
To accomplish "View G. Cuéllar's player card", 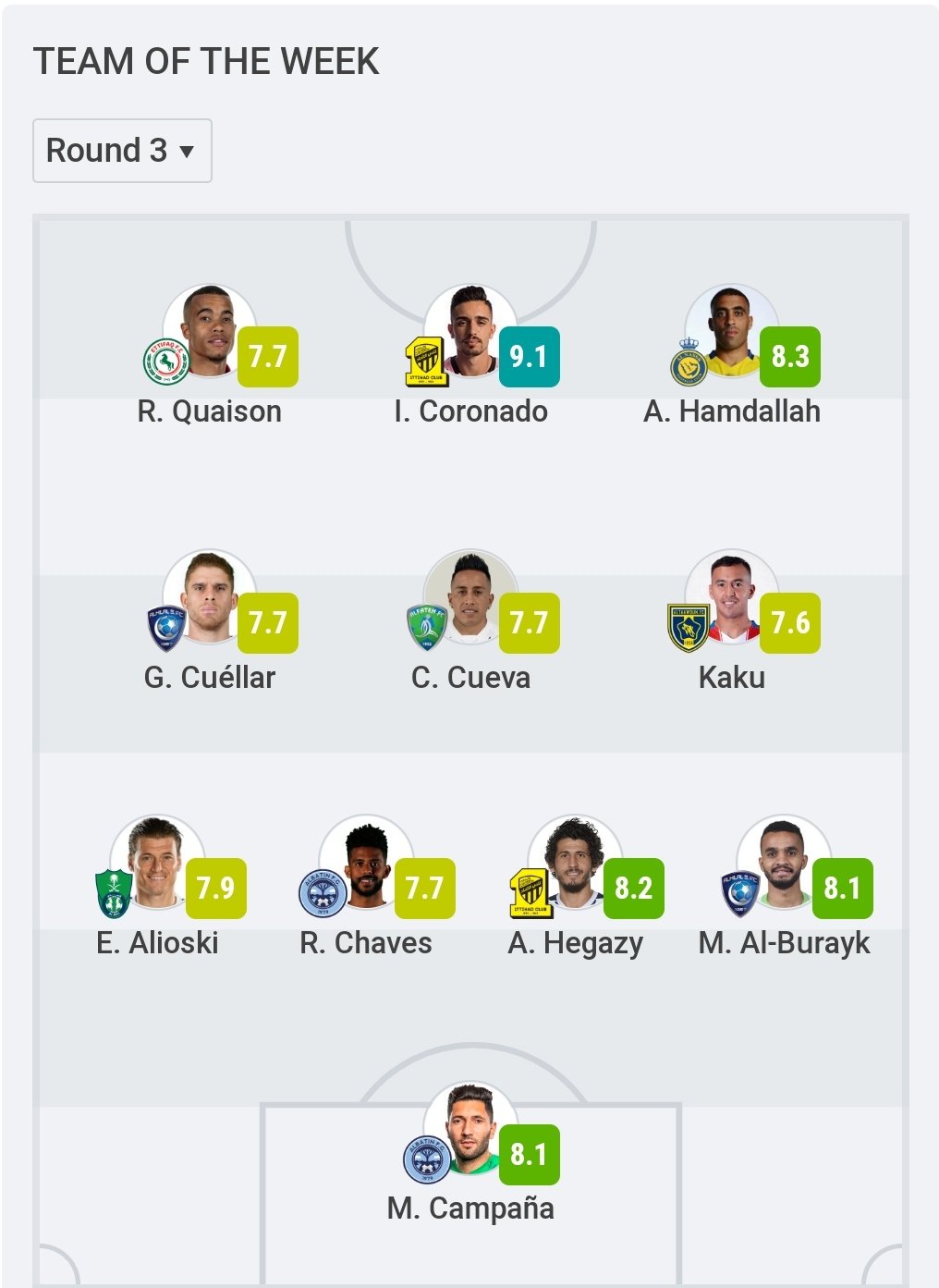I will coord(209,597).
